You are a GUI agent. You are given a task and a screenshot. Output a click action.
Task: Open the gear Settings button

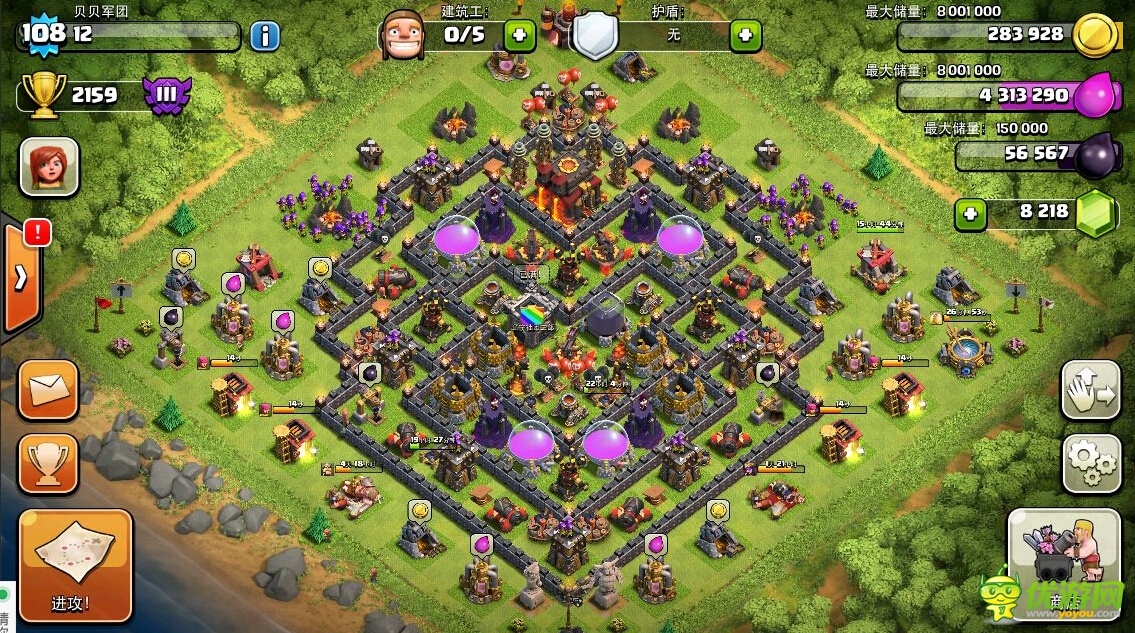point(1090,461)
